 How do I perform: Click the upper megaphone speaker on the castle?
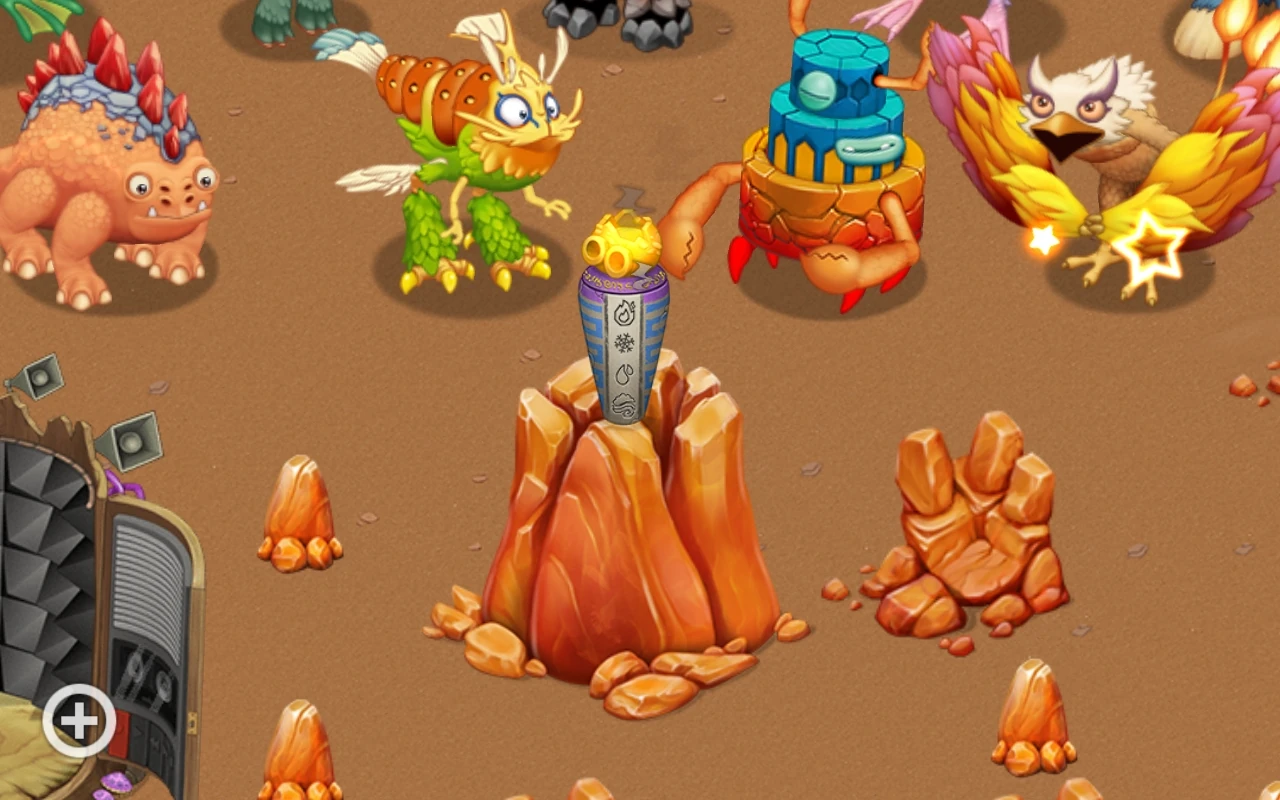tap(39, 375)
